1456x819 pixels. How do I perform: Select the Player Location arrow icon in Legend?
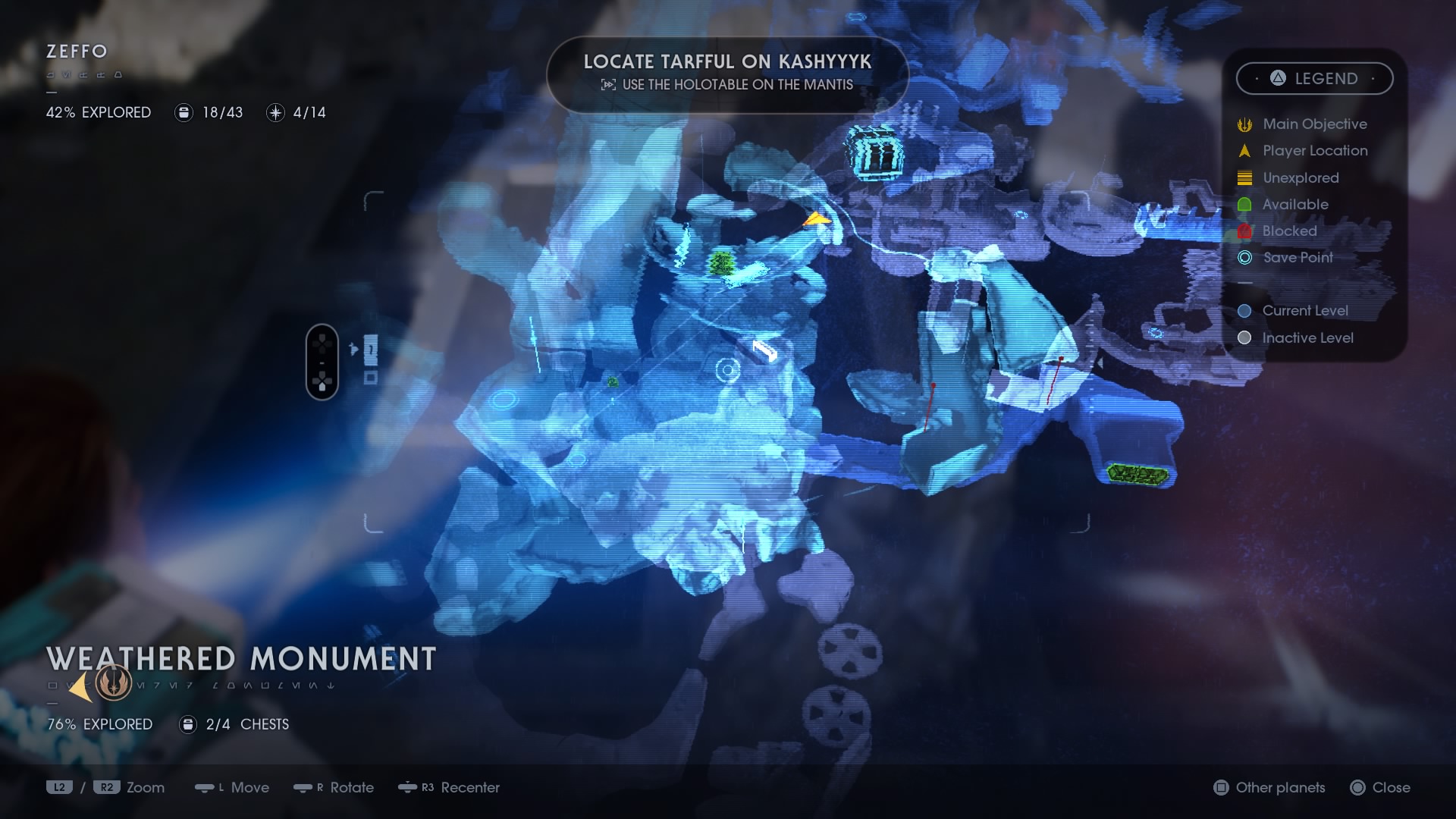[x=1244, y=151]
